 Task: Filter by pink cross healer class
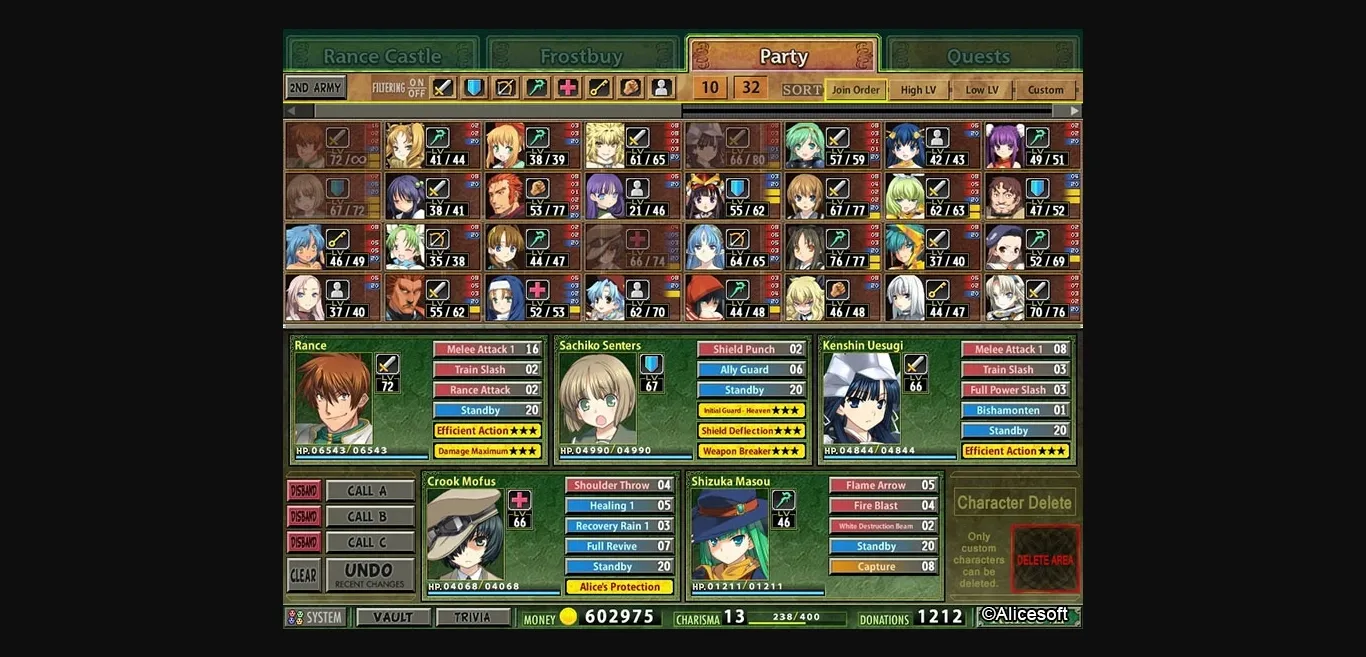(568, 88)
